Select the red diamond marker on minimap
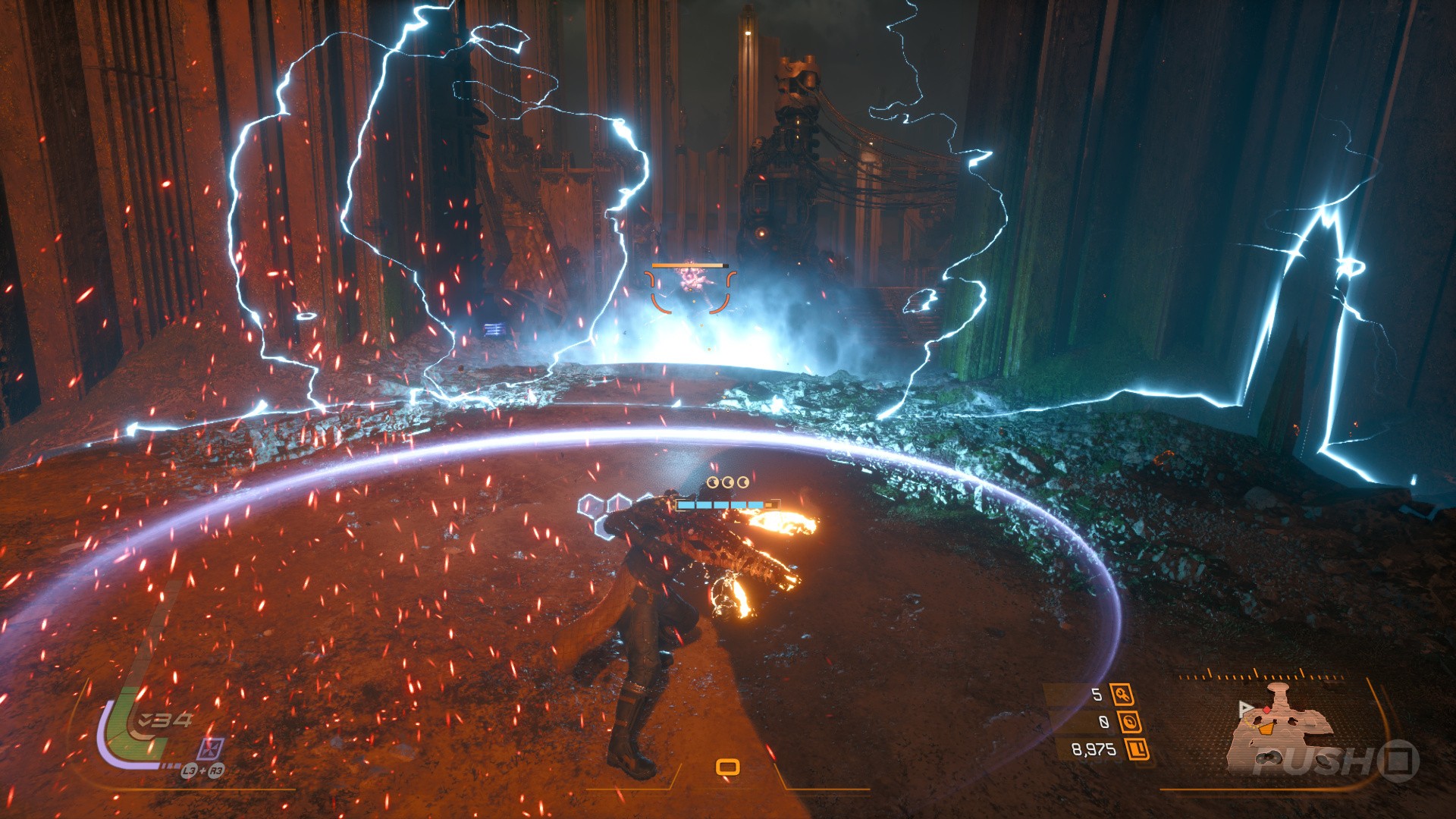The width and height of the screenshot is (1456, 819). click(1266, 711)
